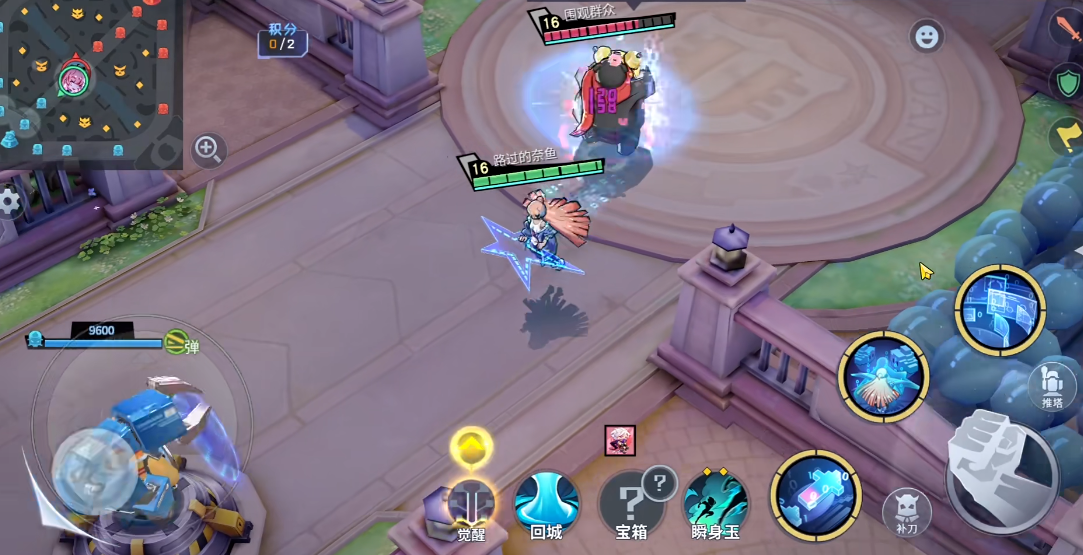The image size is (1083, 555).
Task: Click the magnifier zoom button beside minimap
Action: tap(208, 150)
